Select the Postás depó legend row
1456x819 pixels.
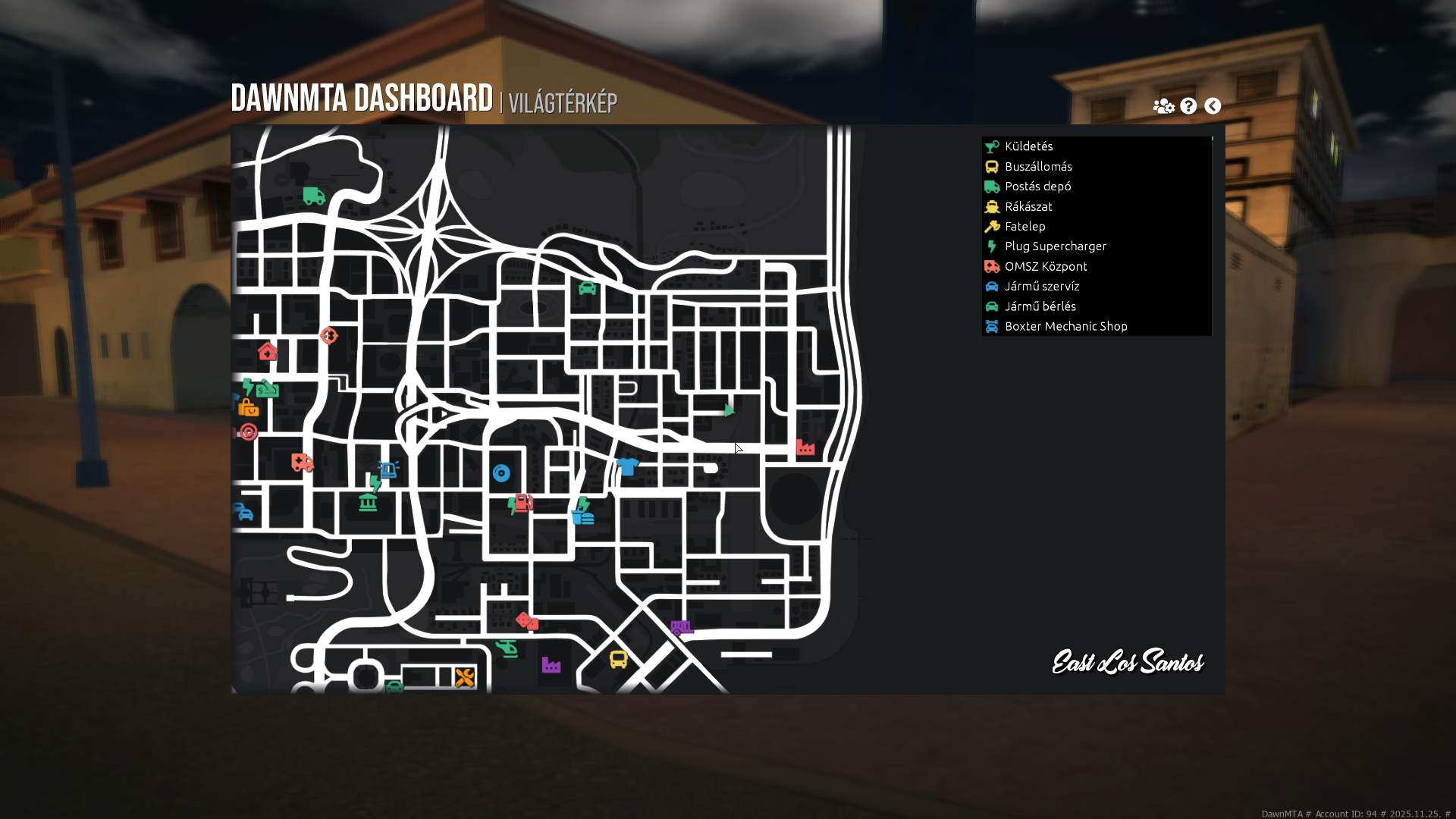tap(1037, 187)
